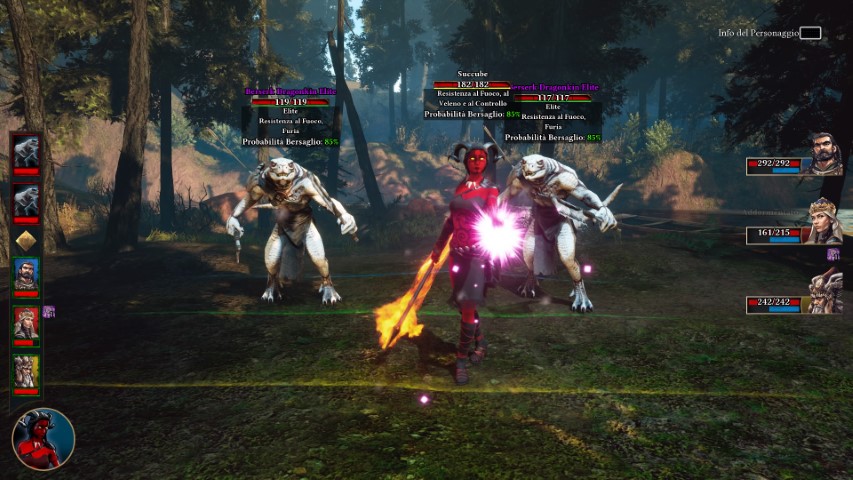Choose the crowned woman portrait with 161/215 health
This screenshot has height=480, width=853.
click(825, 224)
